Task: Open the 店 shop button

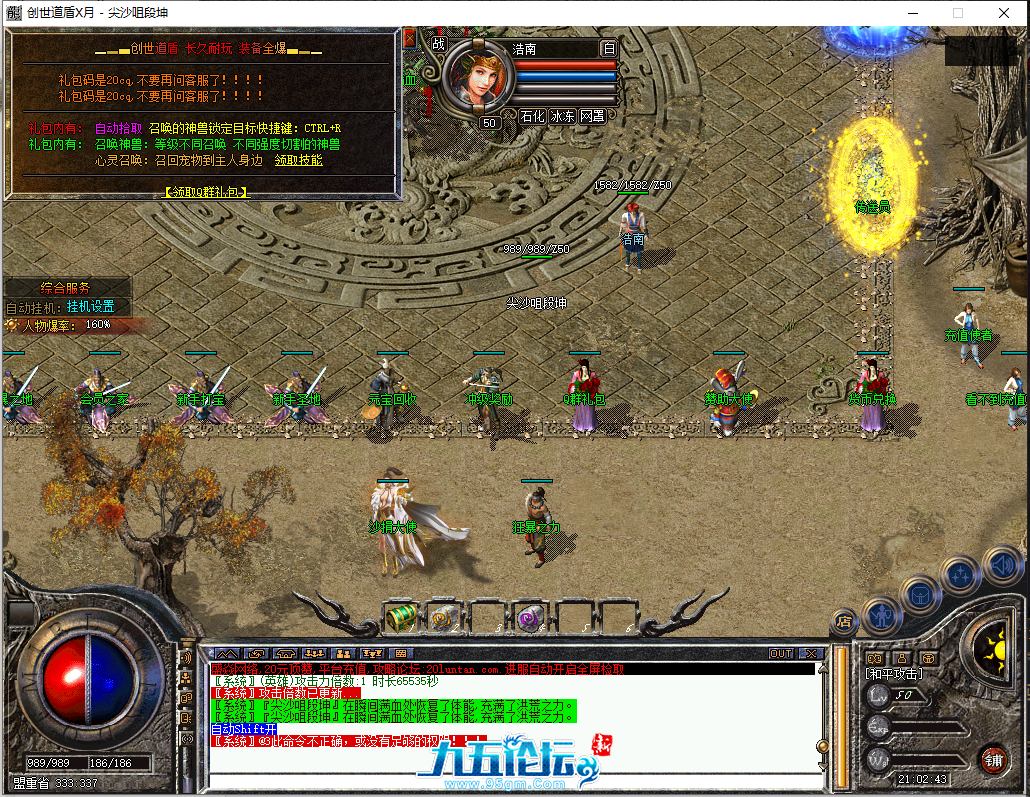Action: 844,621
